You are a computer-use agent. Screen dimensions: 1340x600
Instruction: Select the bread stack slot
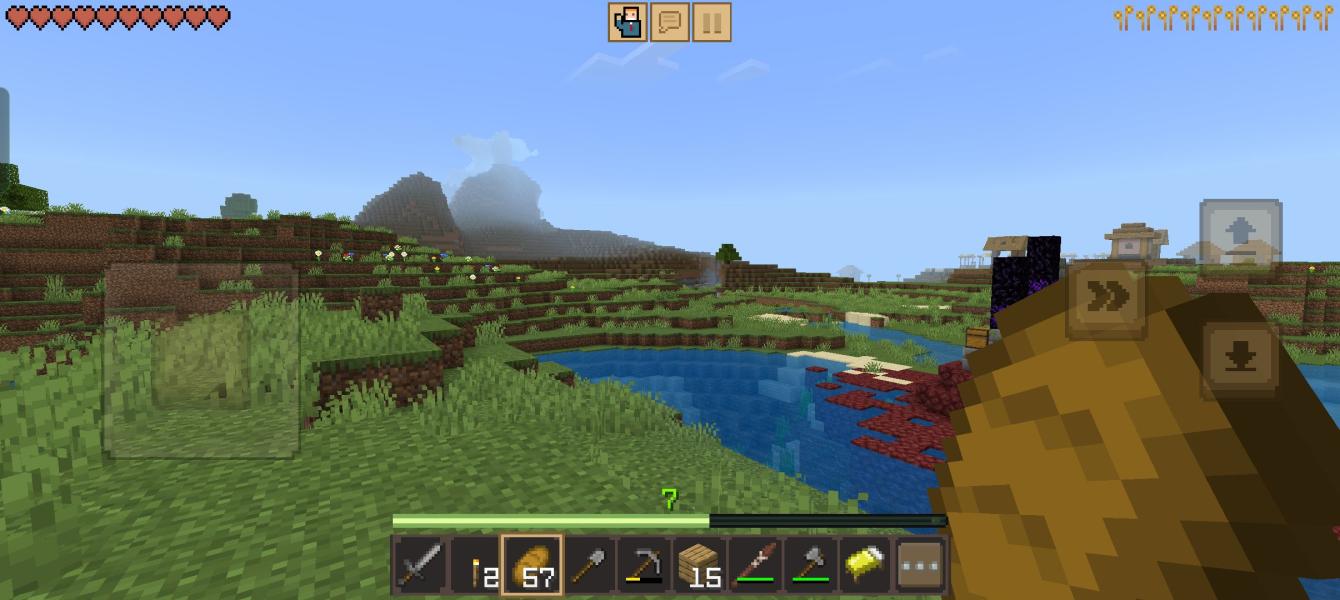[x=532, y=566]
